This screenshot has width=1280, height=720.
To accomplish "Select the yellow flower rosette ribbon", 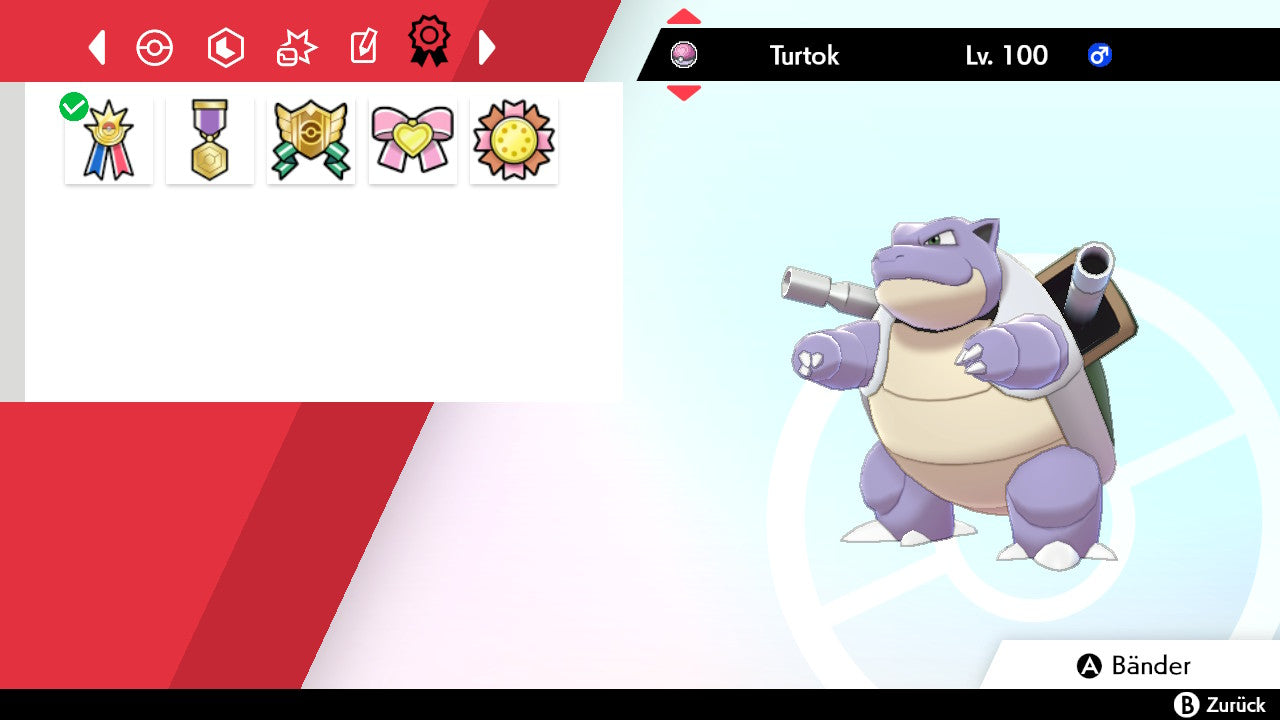I will tap(514, 140).
